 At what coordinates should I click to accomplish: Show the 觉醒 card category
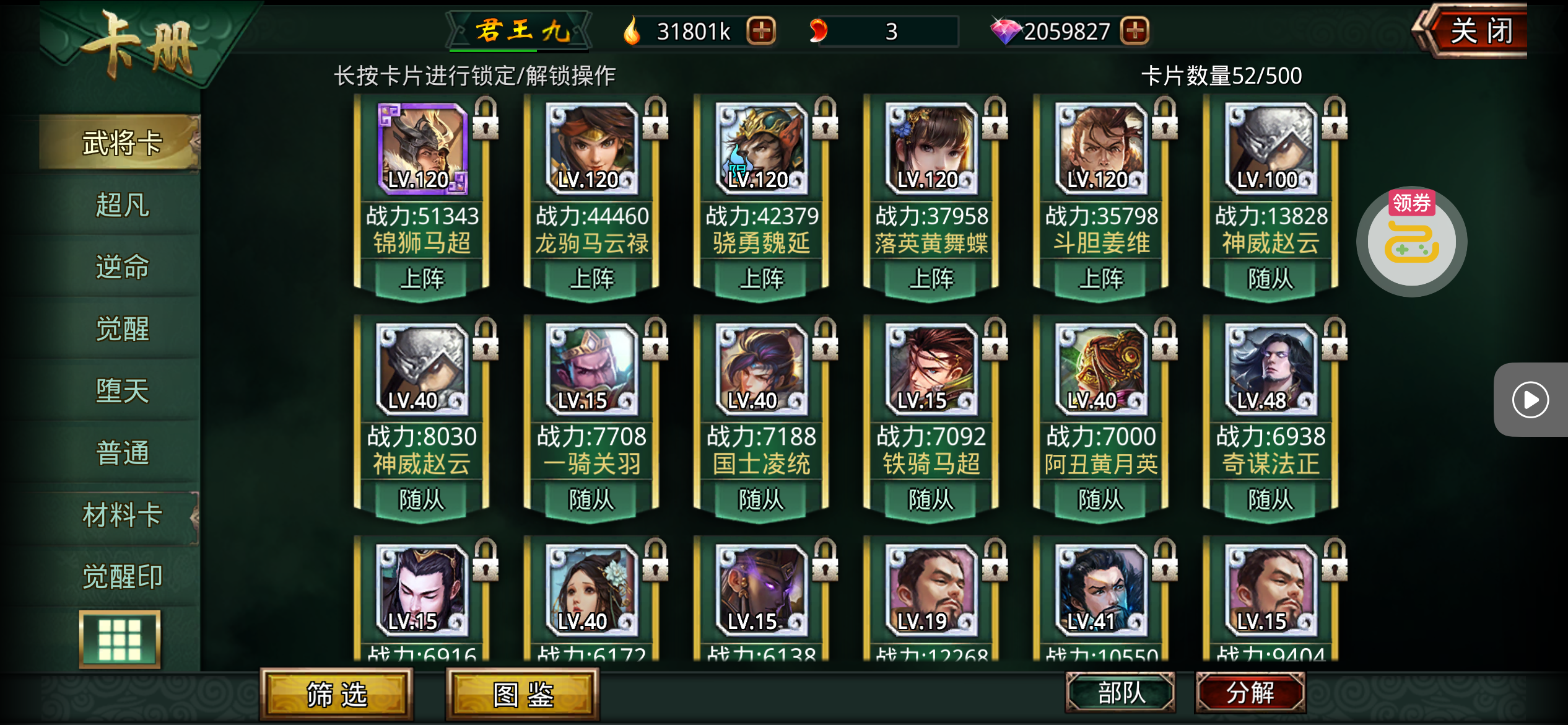point(121,328)
